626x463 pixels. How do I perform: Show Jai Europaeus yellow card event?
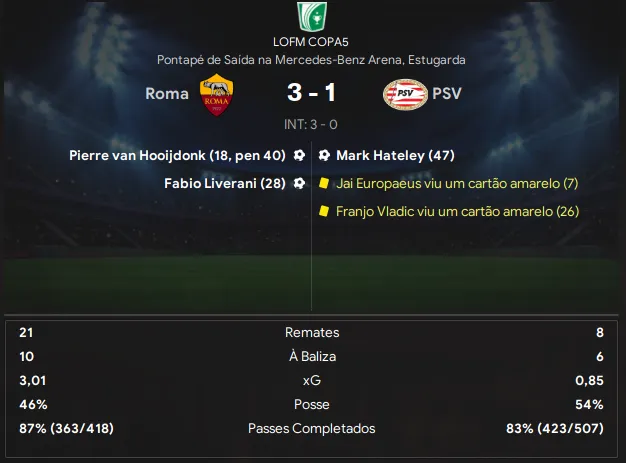[457, 184]
